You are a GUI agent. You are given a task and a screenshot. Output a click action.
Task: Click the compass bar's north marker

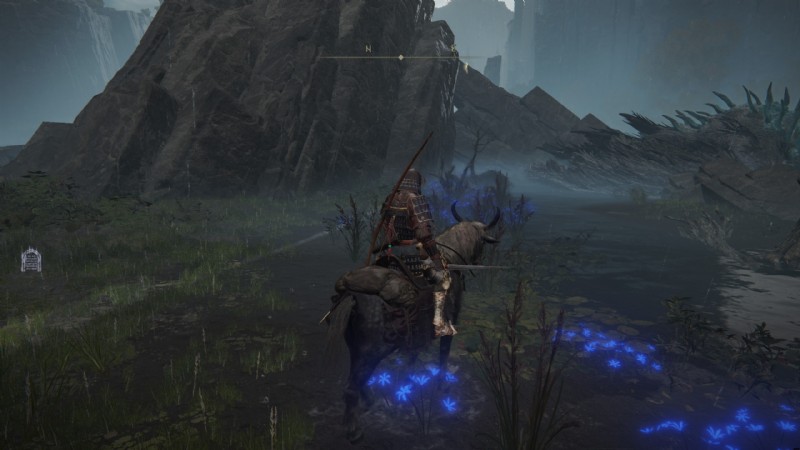click(368, 49)
